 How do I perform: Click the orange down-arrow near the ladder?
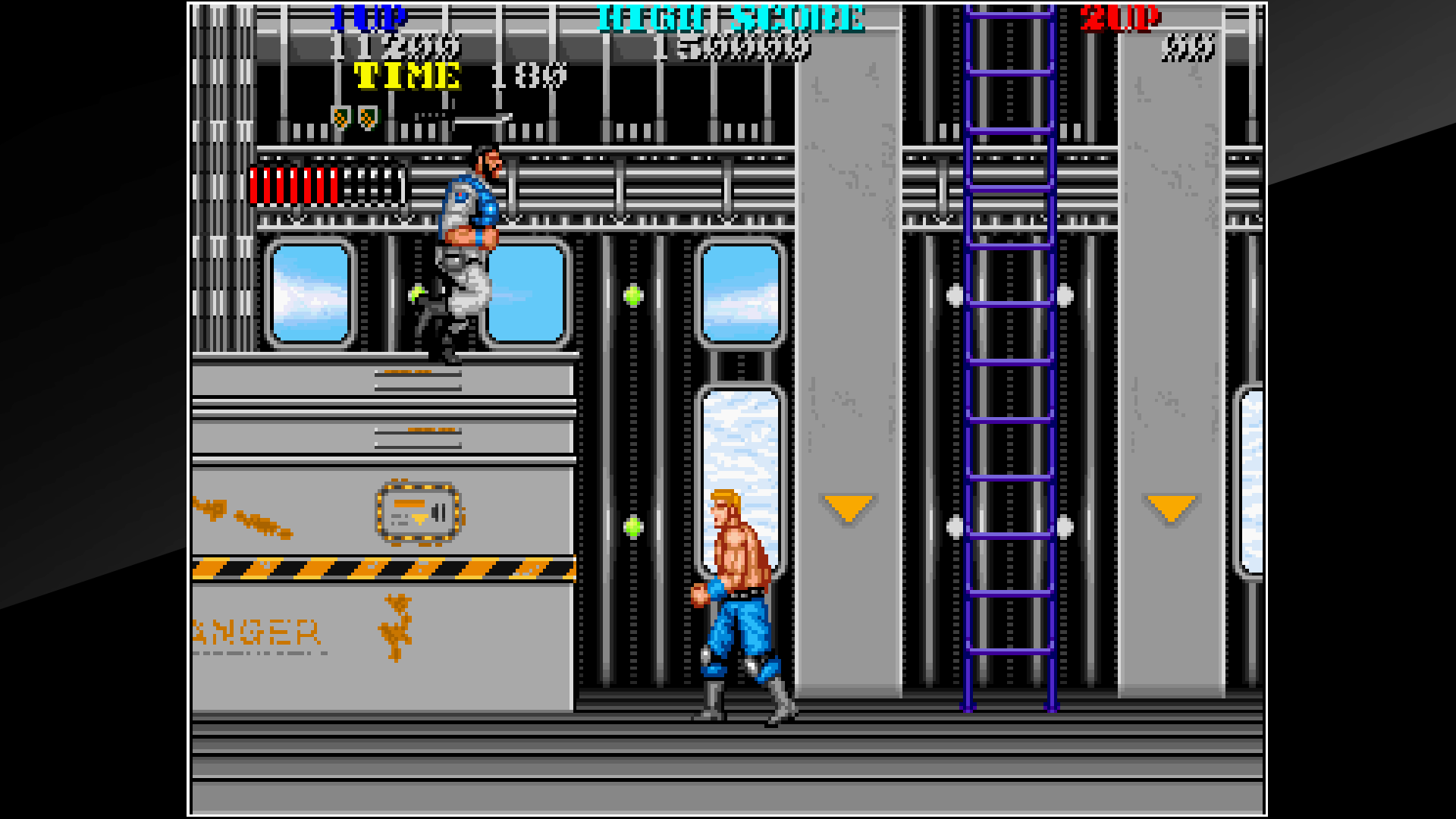point(847,507)
